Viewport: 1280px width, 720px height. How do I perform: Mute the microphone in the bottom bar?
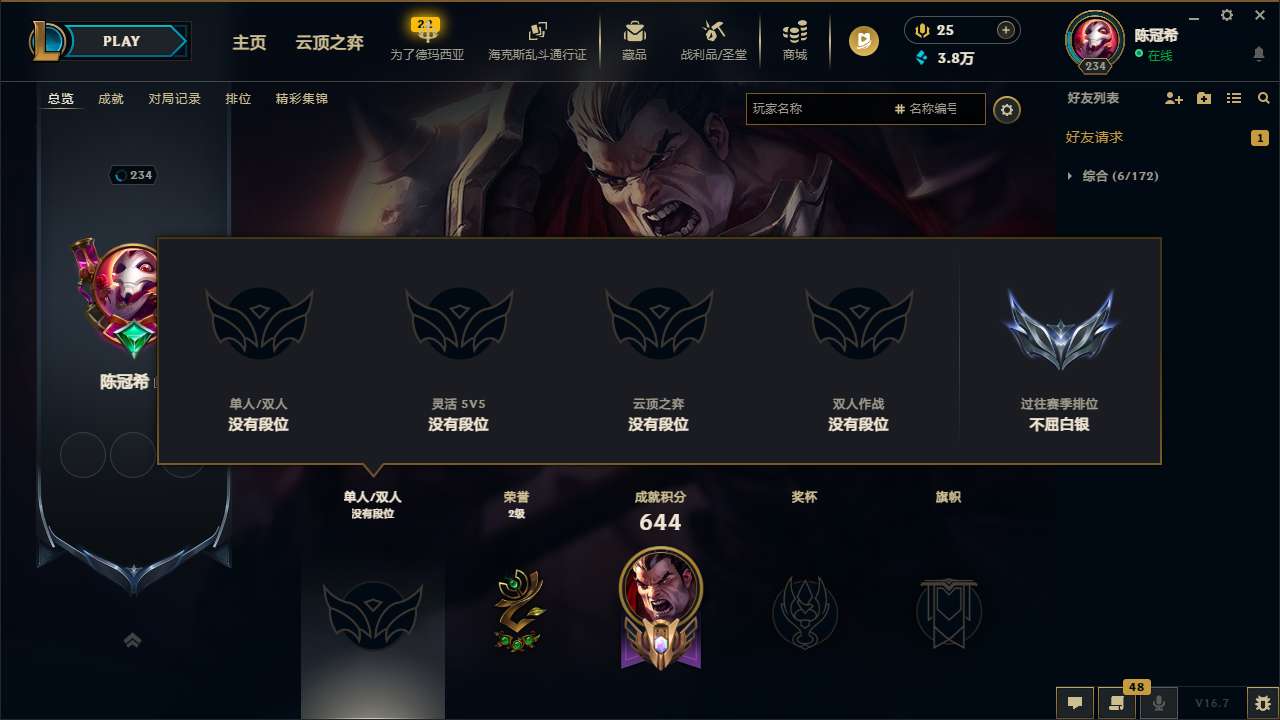coord(1159,703)
